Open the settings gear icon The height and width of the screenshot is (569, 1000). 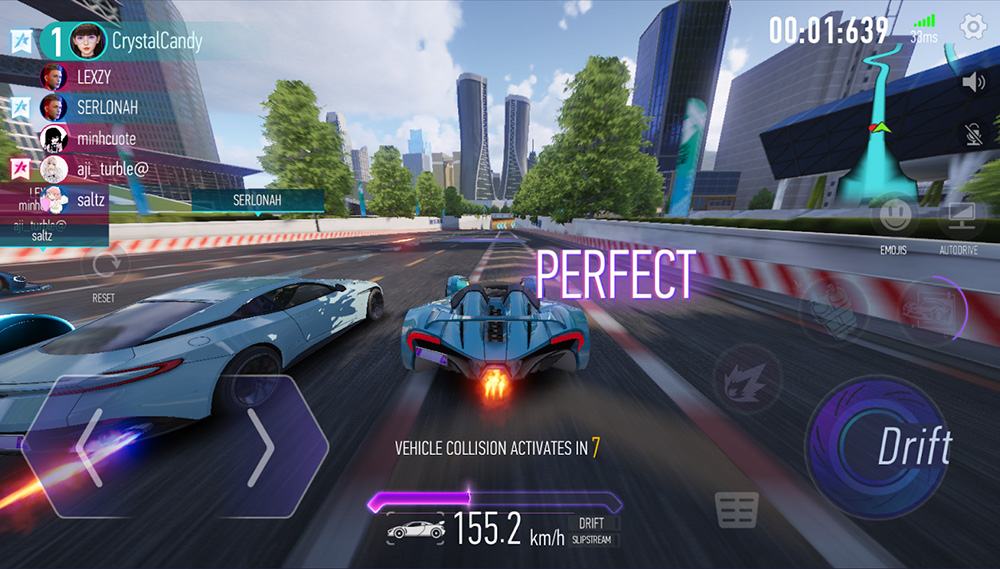973,28
